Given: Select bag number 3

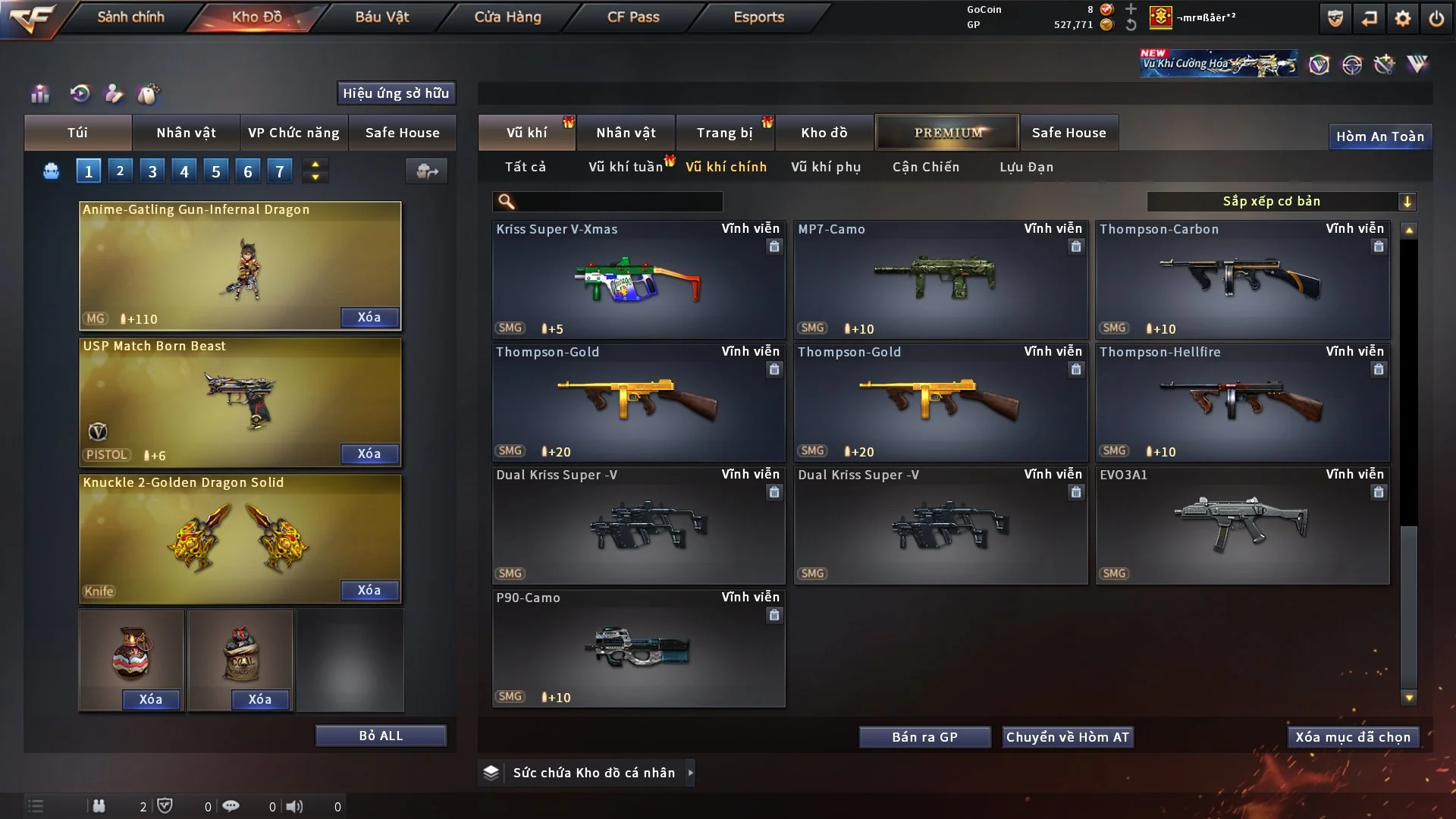Looking at the screenshot, I should pyautogui.click(x=152, y=171).
